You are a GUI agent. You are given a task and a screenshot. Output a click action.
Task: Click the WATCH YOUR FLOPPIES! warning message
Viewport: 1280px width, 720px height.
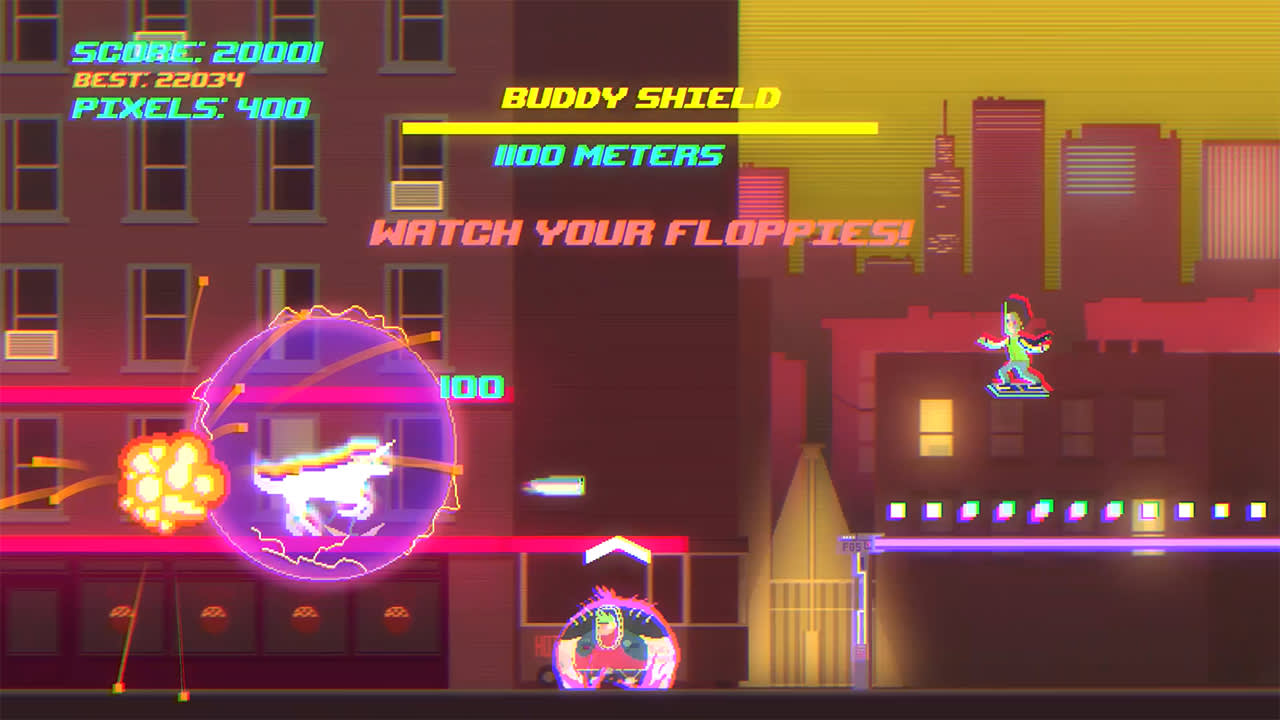point(639,232)
